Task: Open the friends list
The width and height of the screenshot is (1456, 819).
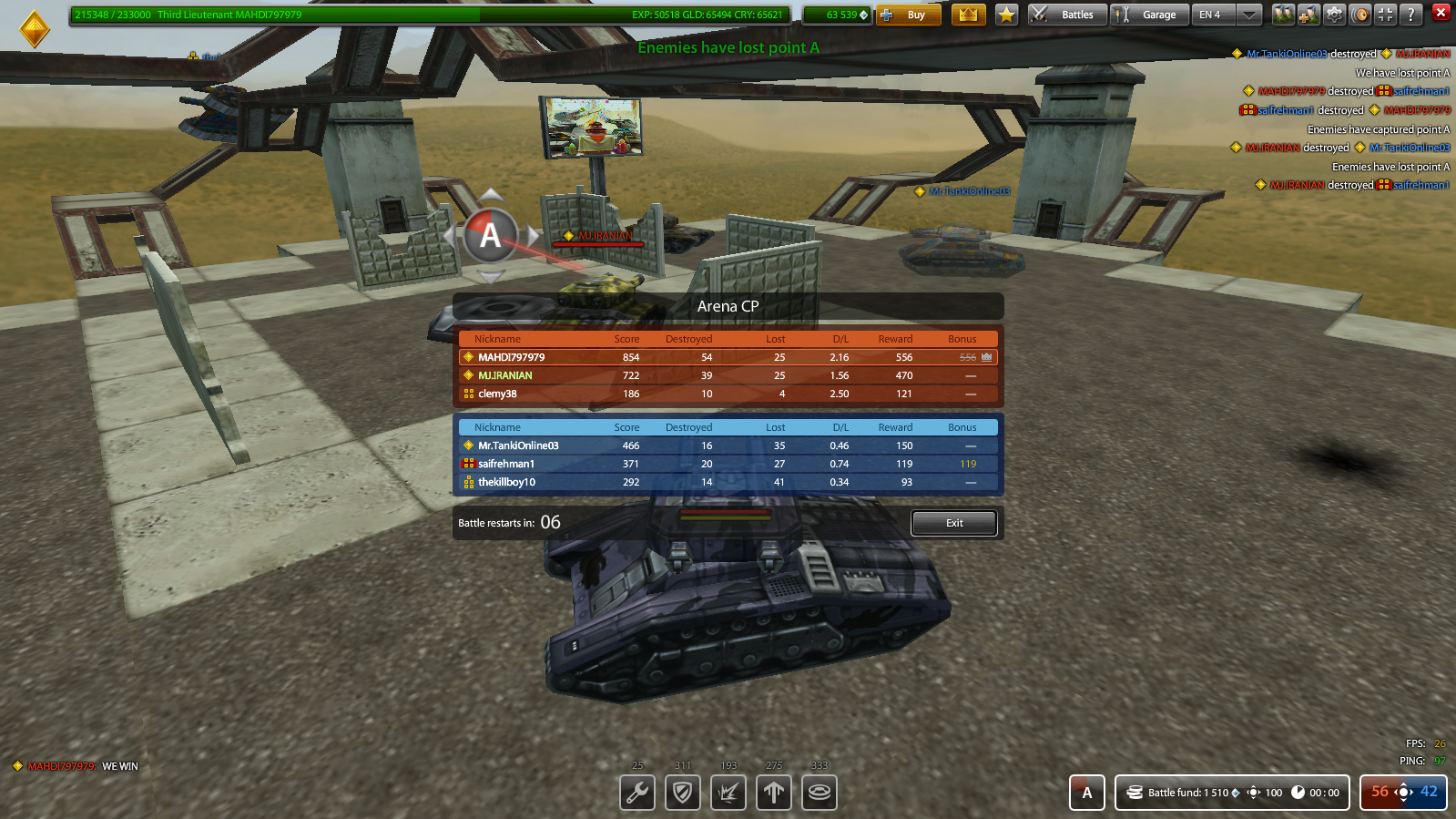Action: (x=1284, y=15)
